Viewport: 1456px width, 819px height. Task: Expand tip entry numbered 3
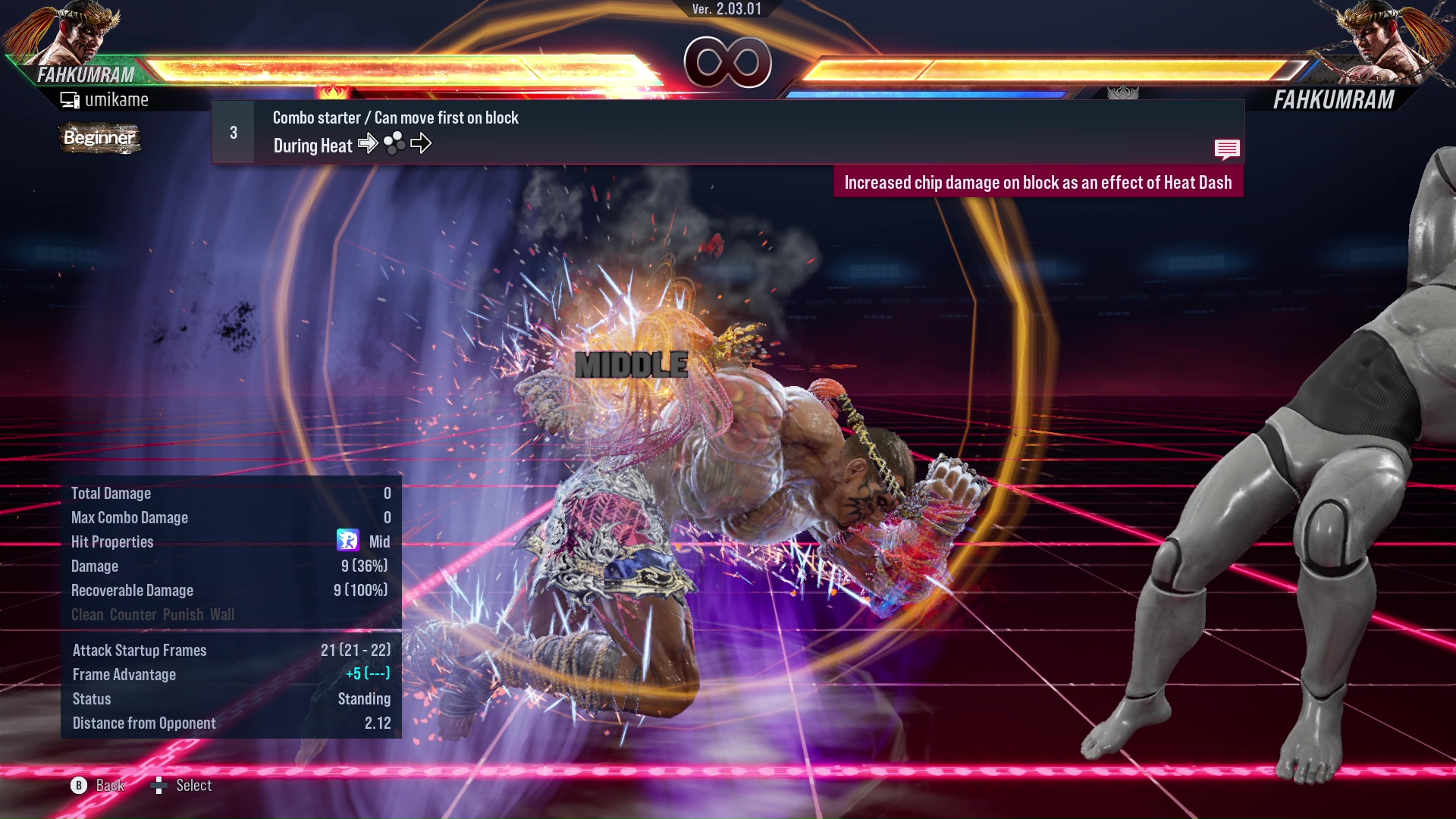click(x=232, y=131)
